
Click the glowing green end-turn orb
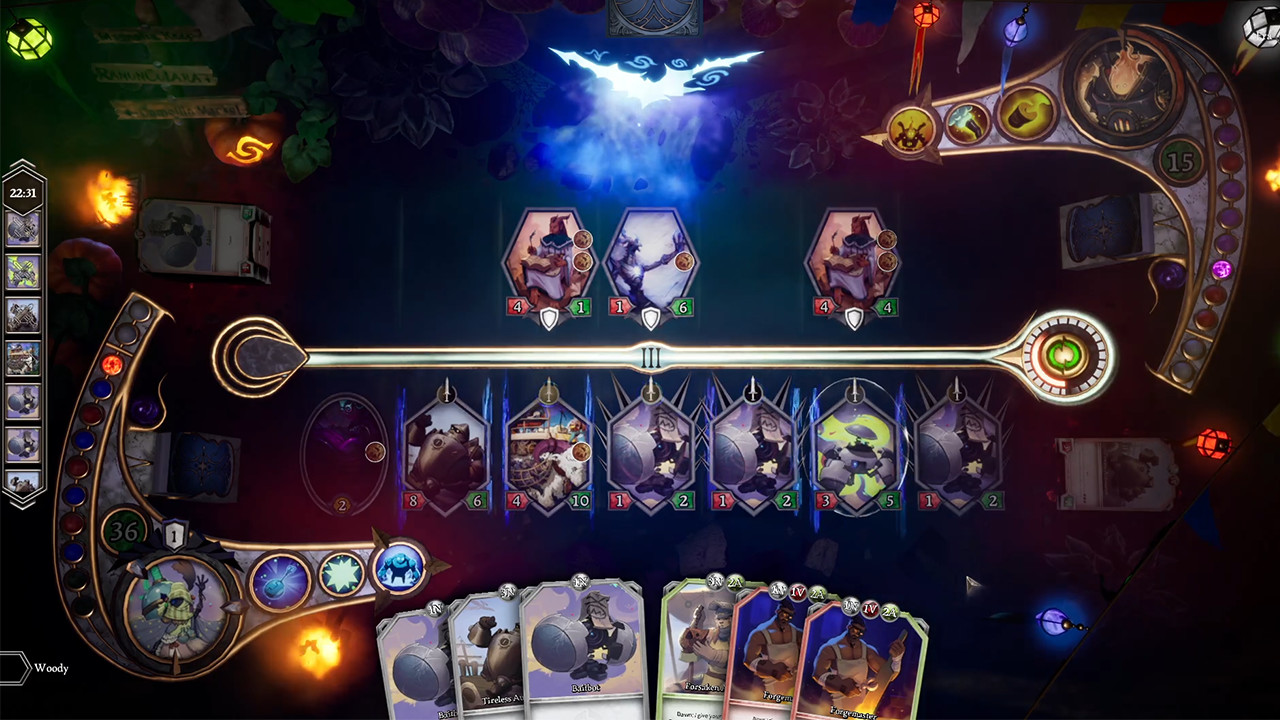point(1063,355)
